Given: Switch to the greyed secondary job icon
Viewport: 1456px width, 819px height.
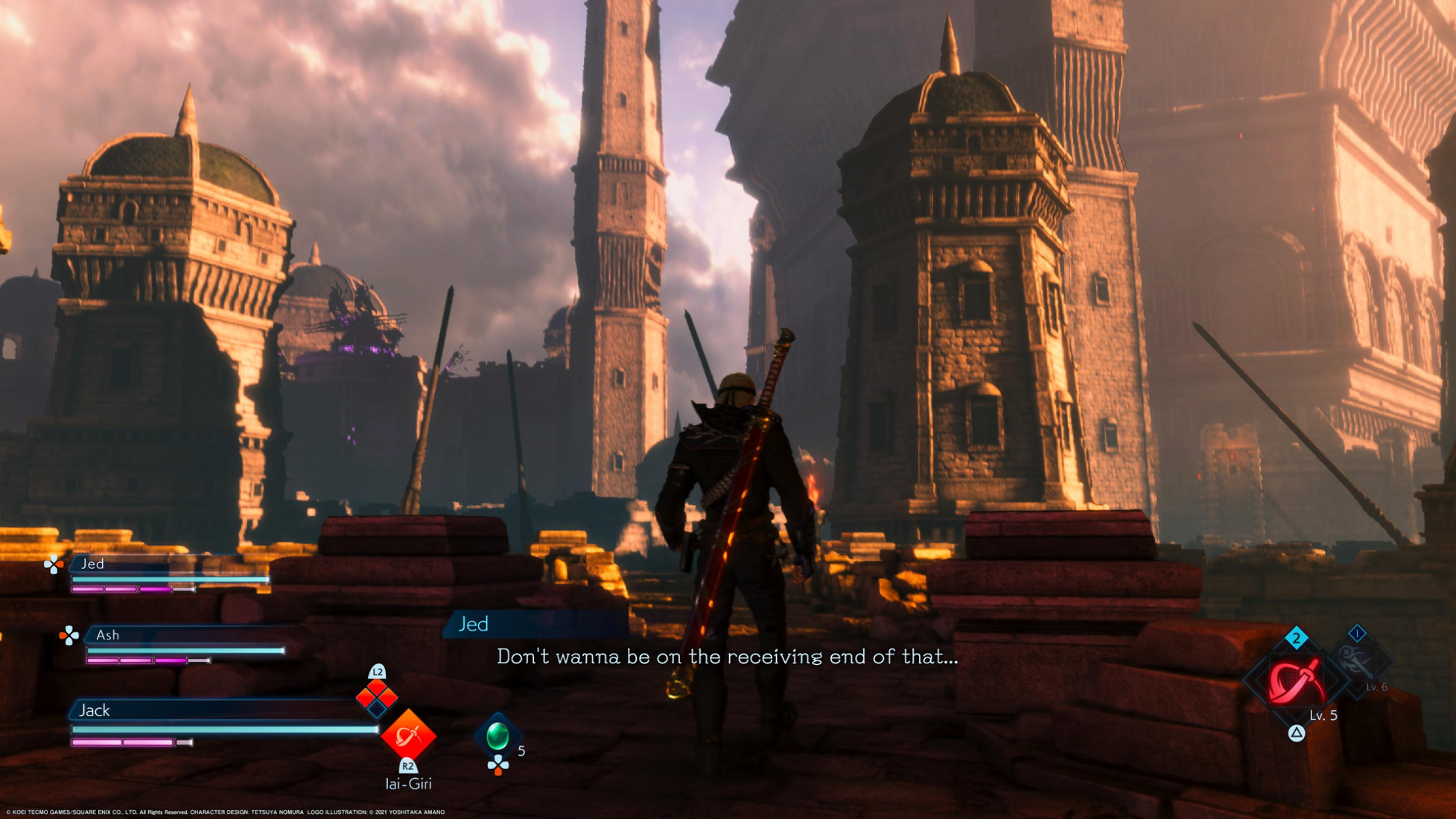Looking at the screenshot, I should (1356, 660).
